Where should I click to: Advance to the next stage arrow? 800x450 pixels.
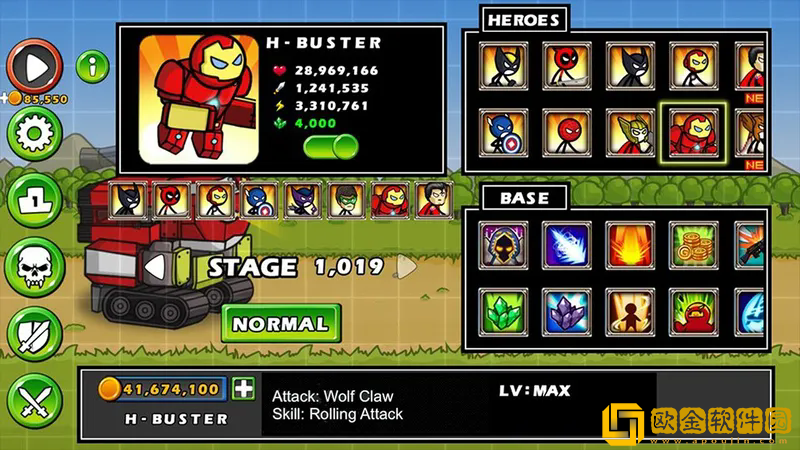coord(405,267)
